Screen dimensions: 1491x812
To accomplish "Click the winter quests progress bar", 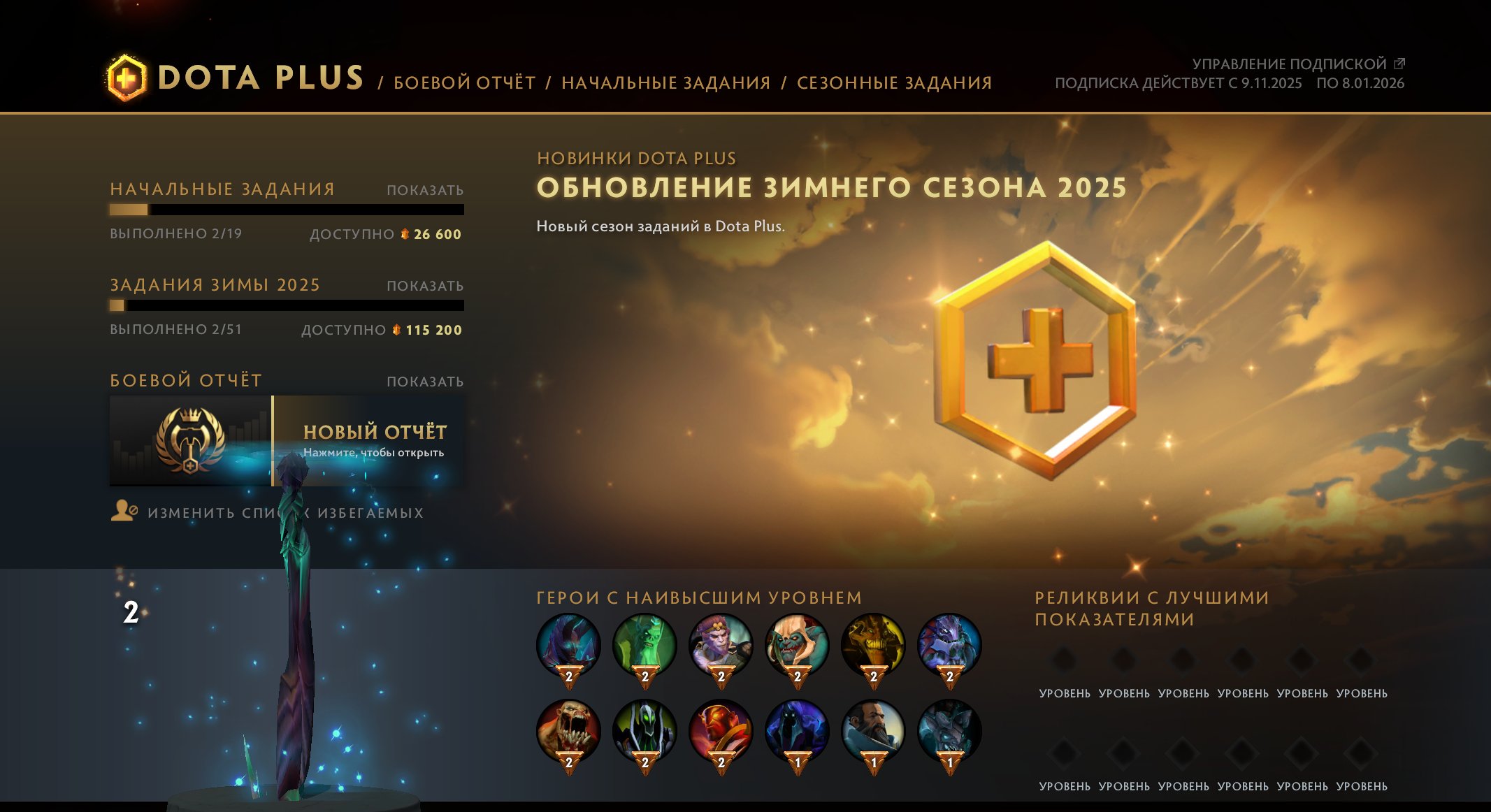I will 287,305.
